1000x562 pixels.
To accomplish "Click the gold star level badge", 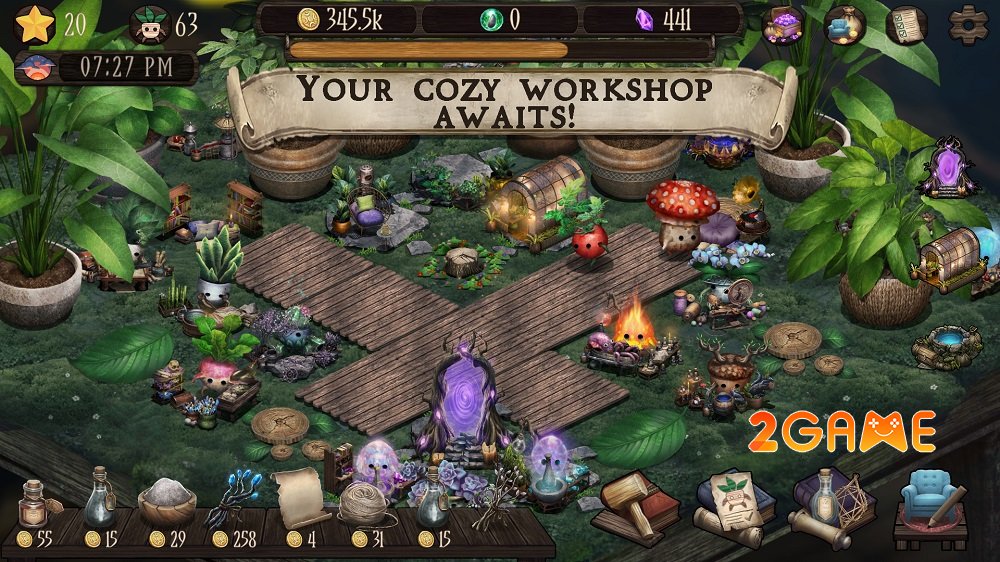I will [x=35, y=25].
